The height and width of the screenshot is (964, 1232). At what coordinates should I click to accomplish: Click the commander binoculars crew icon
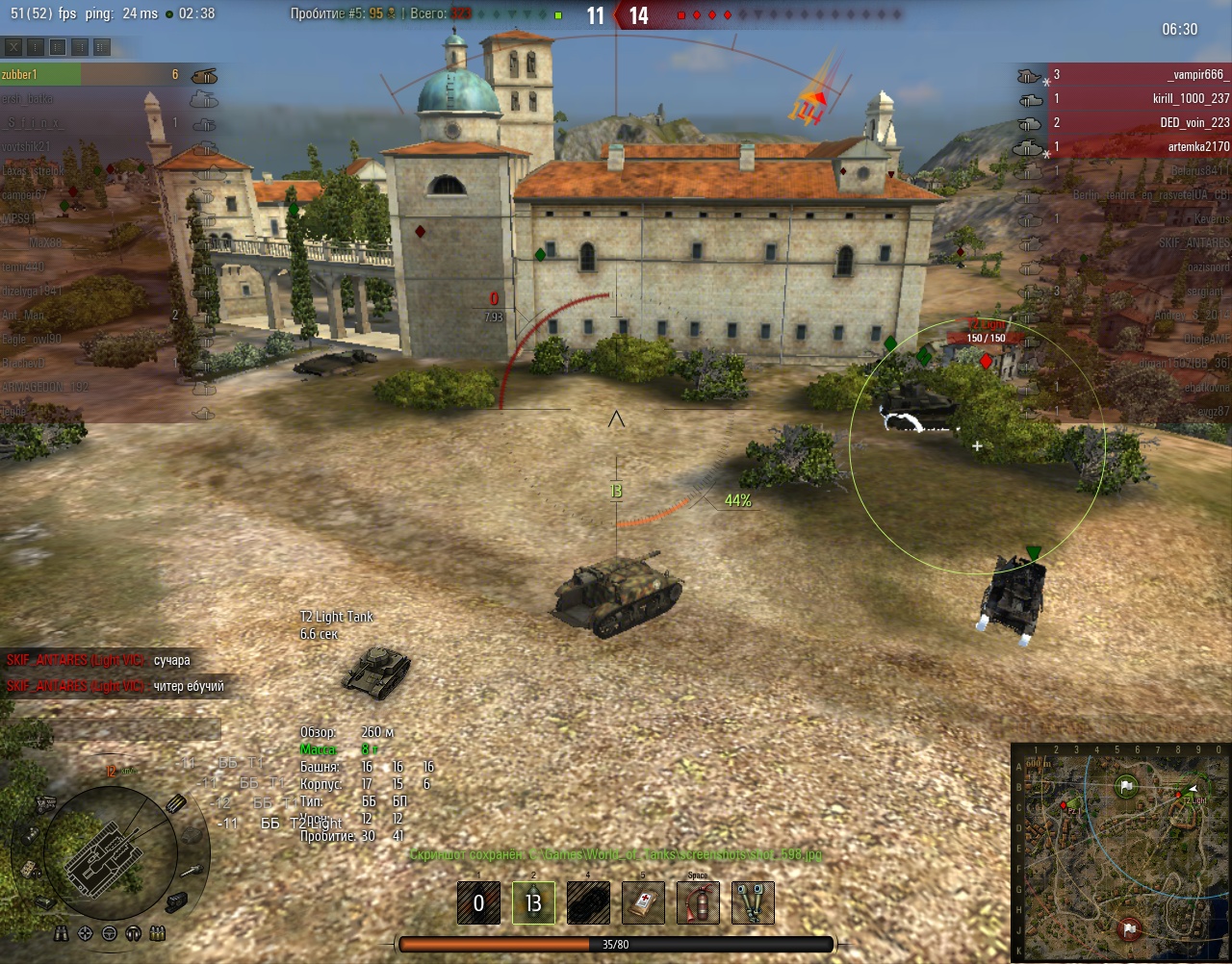tap(64, 933)
